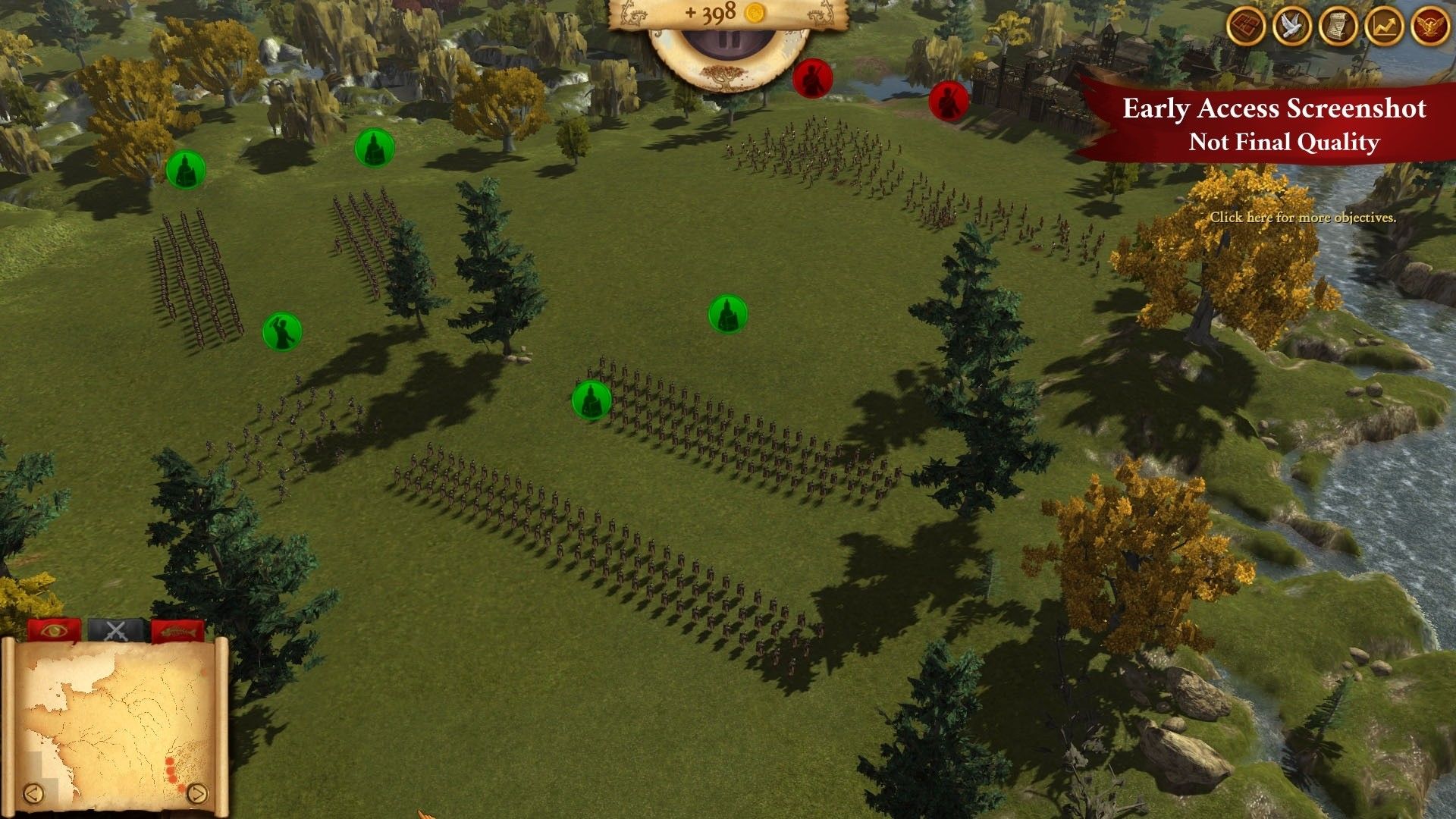Switch to the crossed swords minimap tab
Screen dimensions: 1456x819
click(115, 630)
